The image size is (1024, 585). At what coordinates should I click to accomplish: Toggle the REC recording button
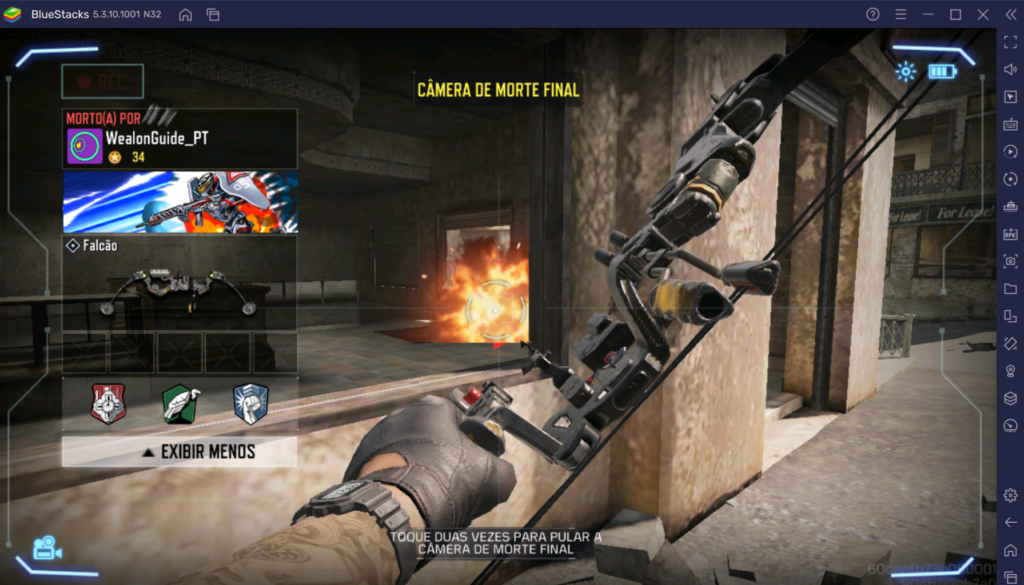(x=102, y=81)
